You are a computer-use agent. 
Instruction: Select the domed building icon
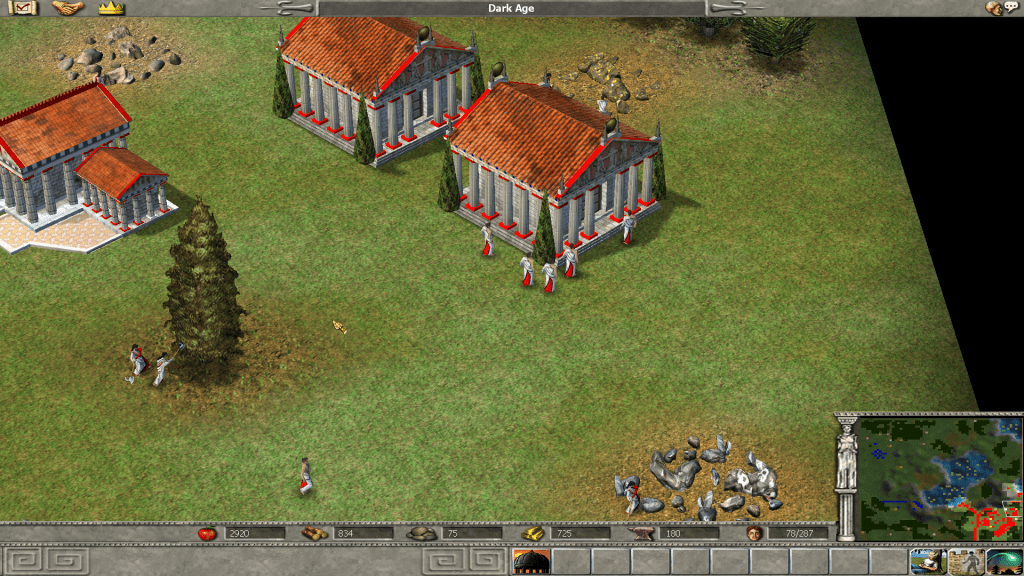(532, 561)
